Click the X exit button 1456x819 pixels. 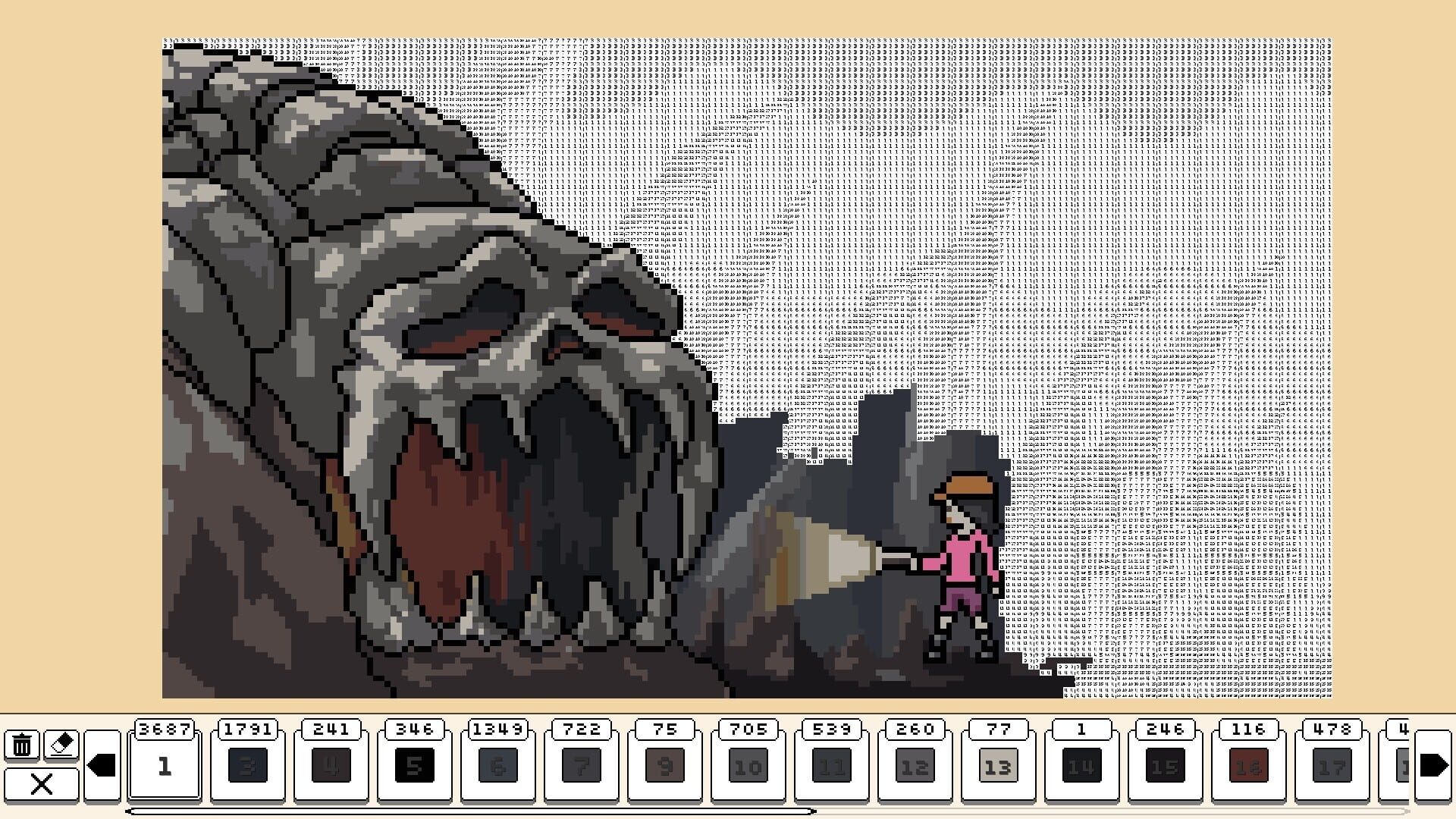click(42, 785)
